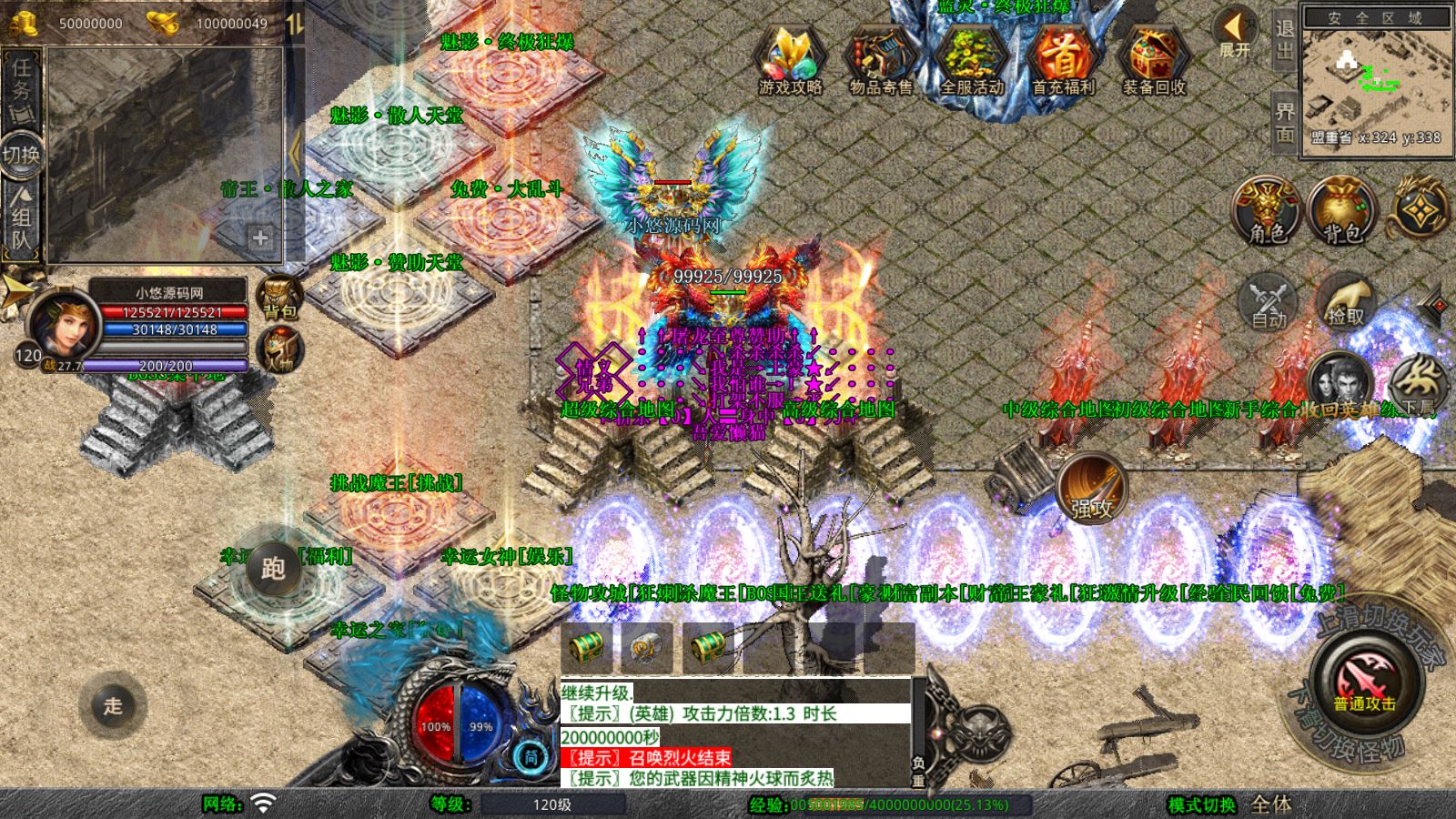The width and height of the screenshot is (1456, 819).
Task: Open the 装备回收 equipment recycling
Action: [x=1154, y=62]
